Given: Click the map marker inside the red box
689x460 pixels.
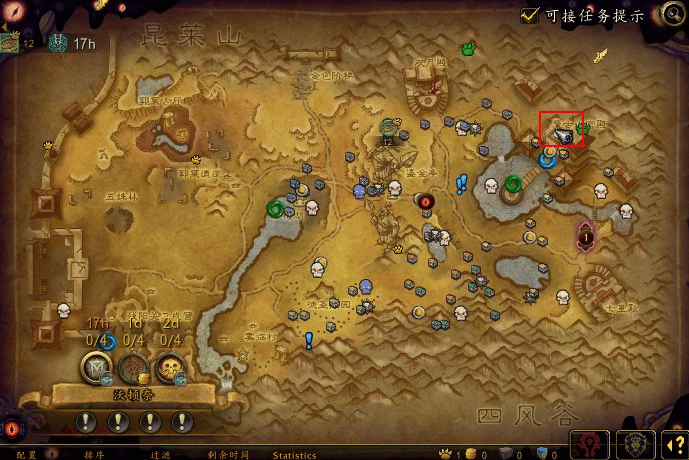Looking at the screenshot, I should tap(562, 133).
